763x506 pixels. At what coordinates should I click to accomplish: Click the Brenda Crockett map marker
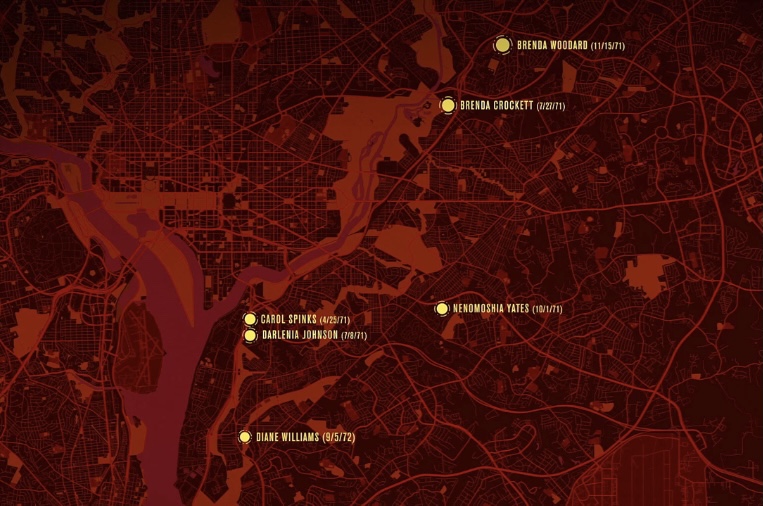click(x=448, y=105)
